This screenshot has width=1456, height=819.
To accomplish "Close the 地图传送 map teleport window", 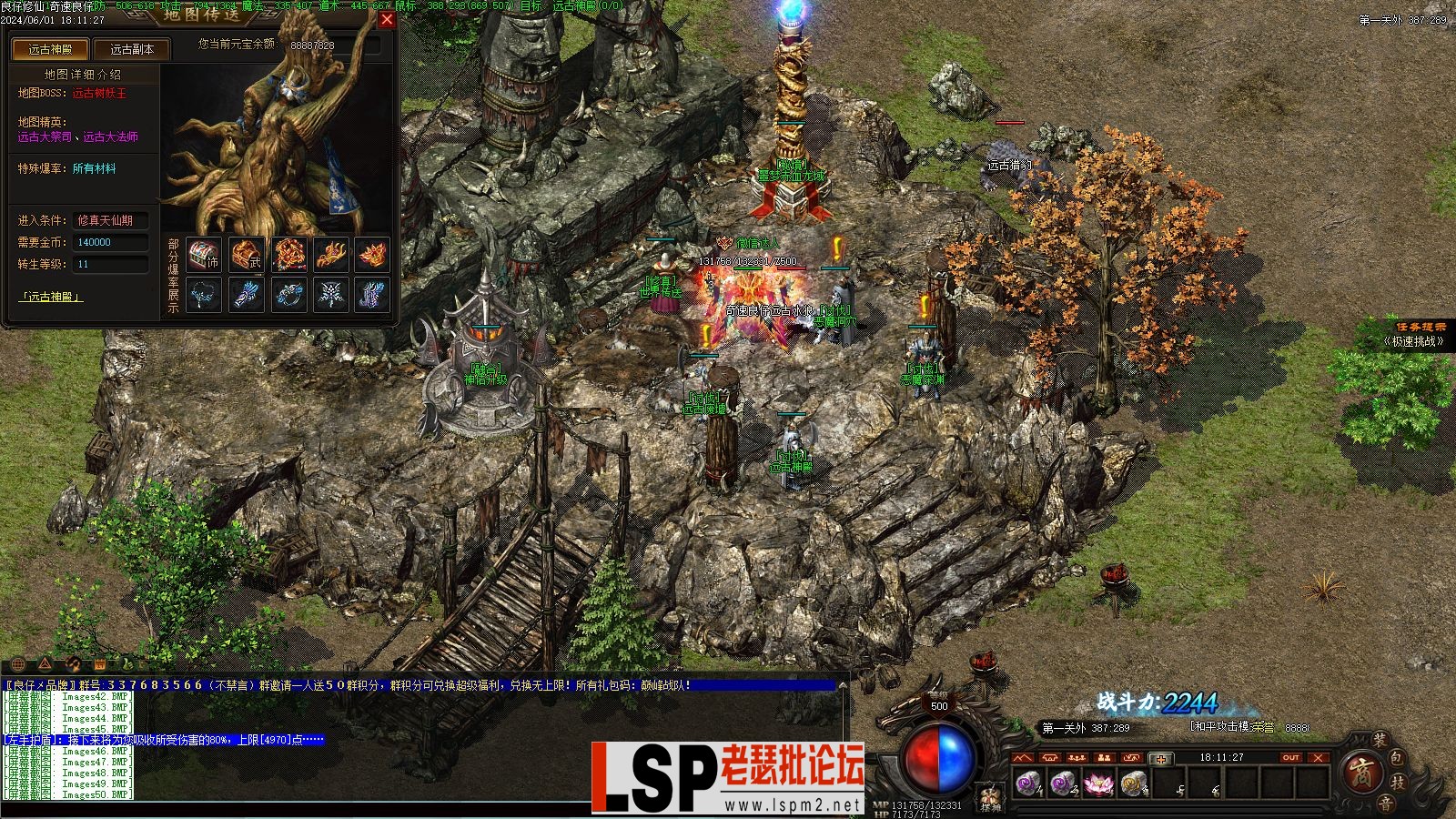I will [x=387, y=20].
